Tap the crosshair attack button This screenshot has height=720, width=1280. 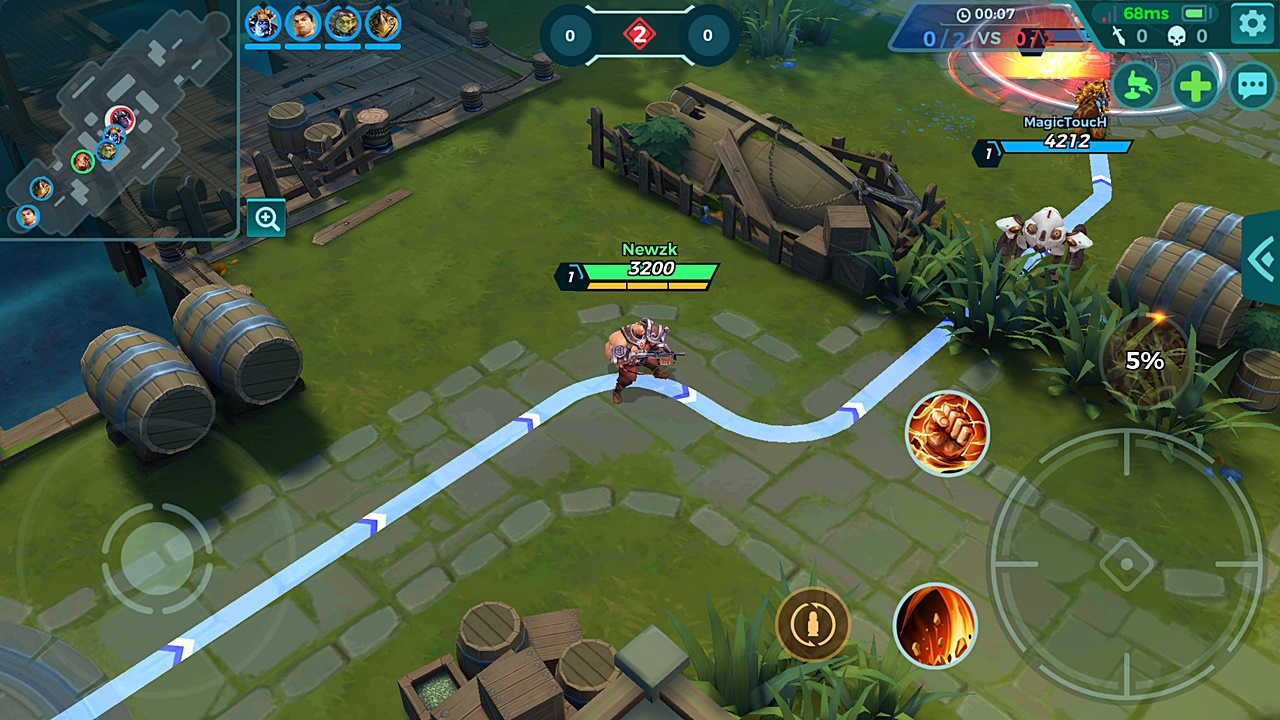click(x=1126, y=565)
